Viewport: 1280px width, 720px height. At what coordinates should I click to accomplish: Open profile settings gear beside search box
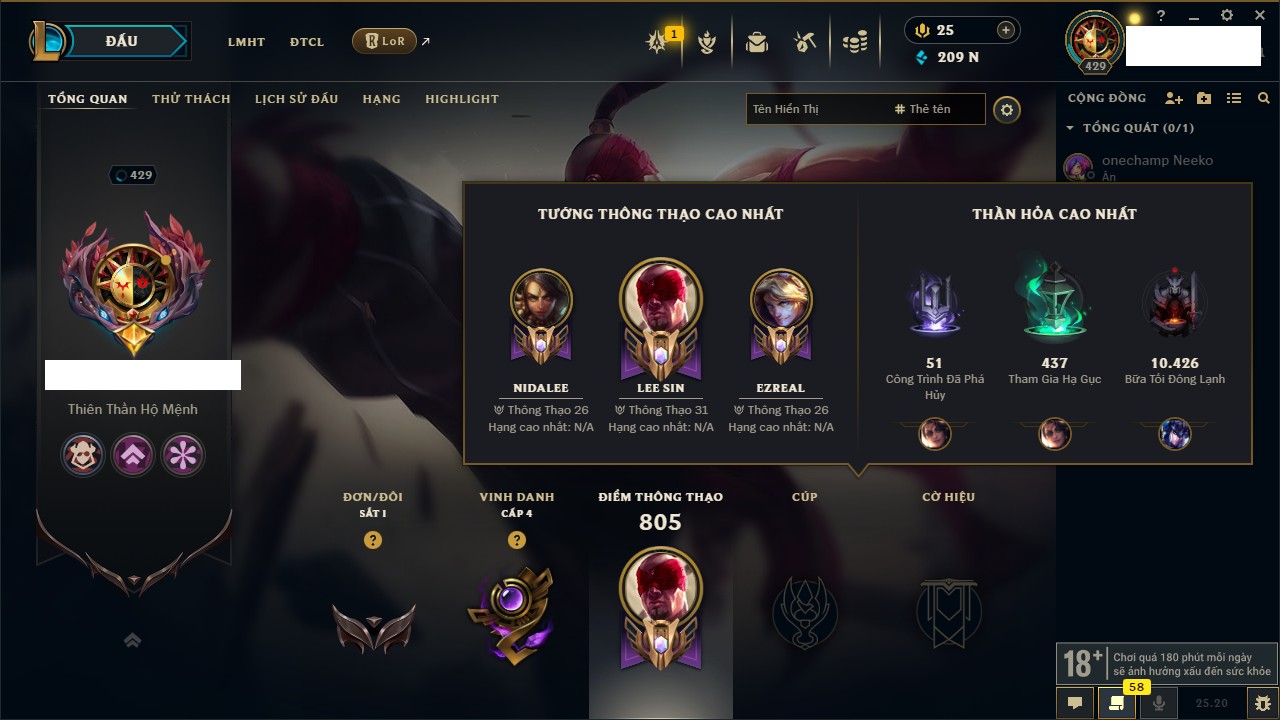(x=1007, y=110)
